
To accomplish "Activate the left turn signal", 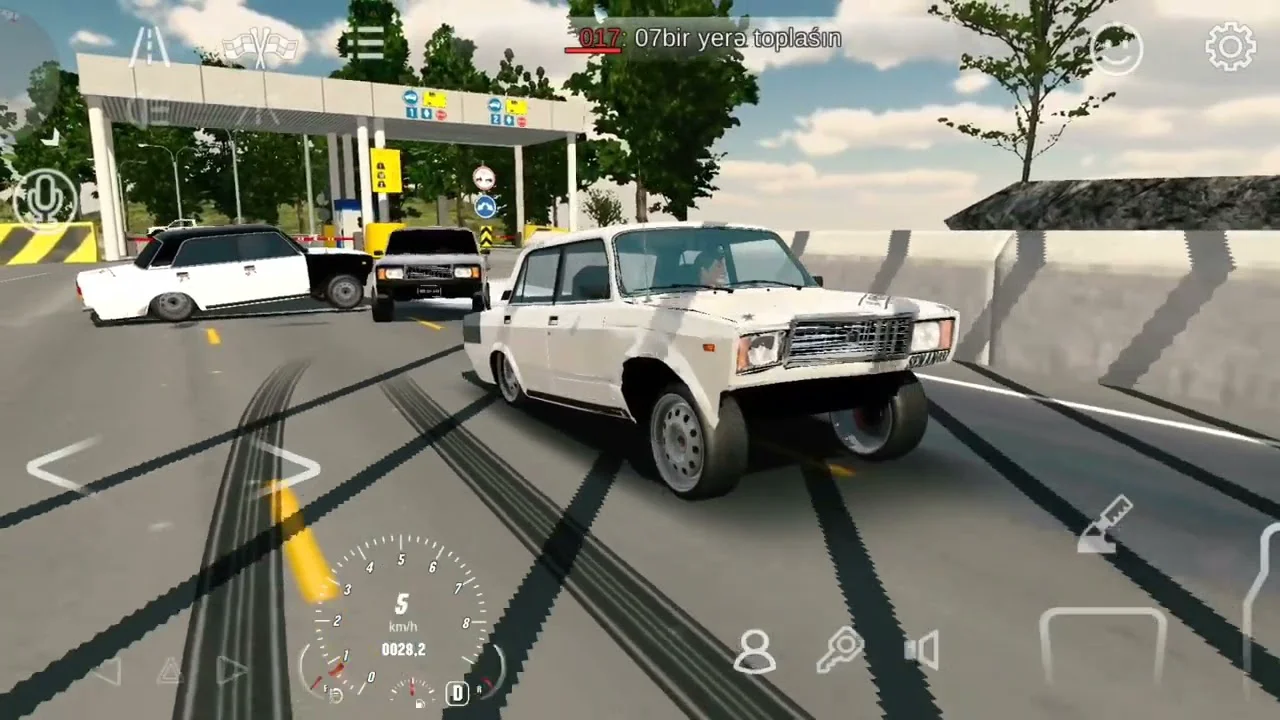I will (106, 671).
